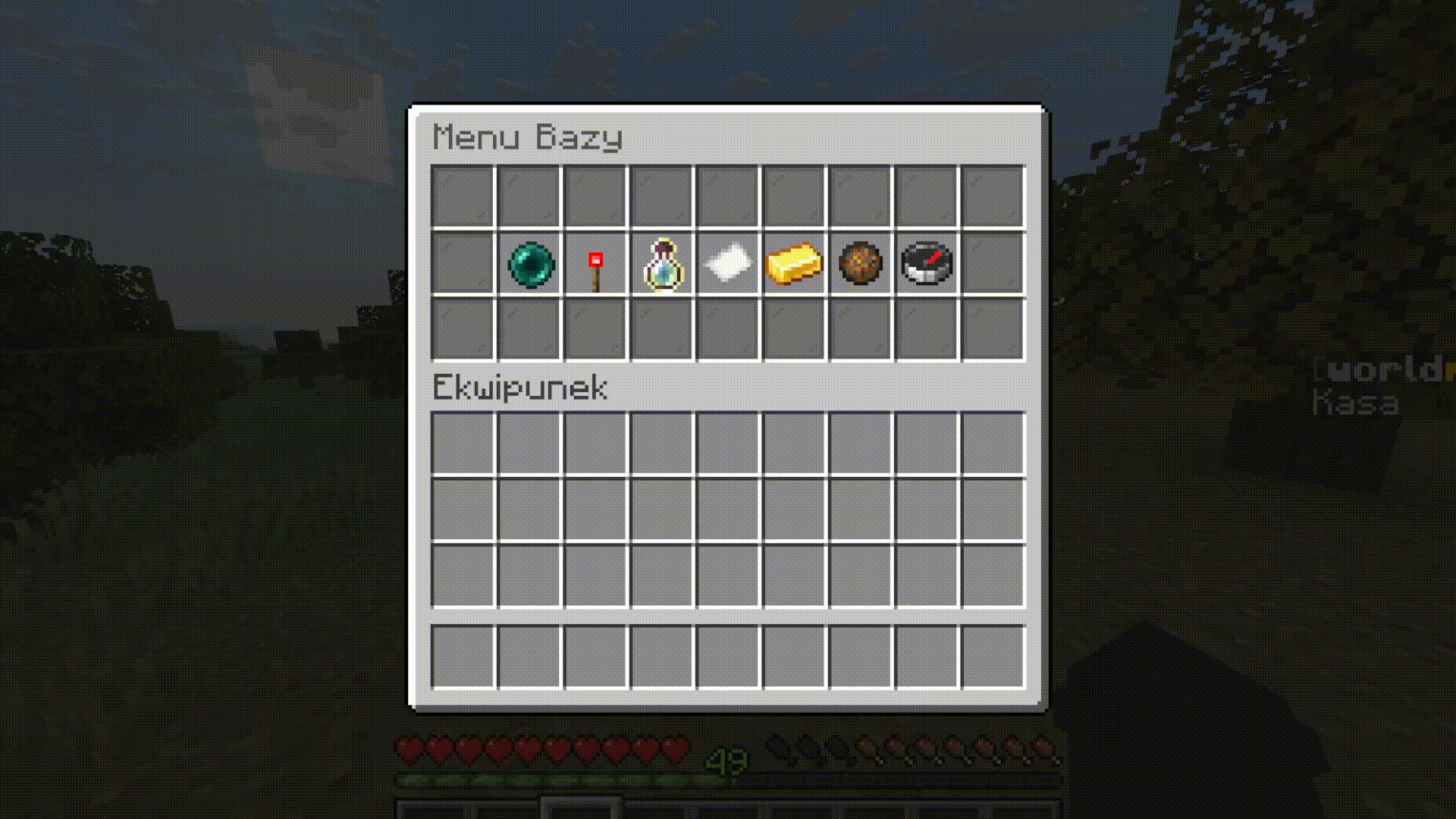Viewport: 1456px width, 819px height.
Task: Pick up the Potion bottle item
Action: pos(661,263)
